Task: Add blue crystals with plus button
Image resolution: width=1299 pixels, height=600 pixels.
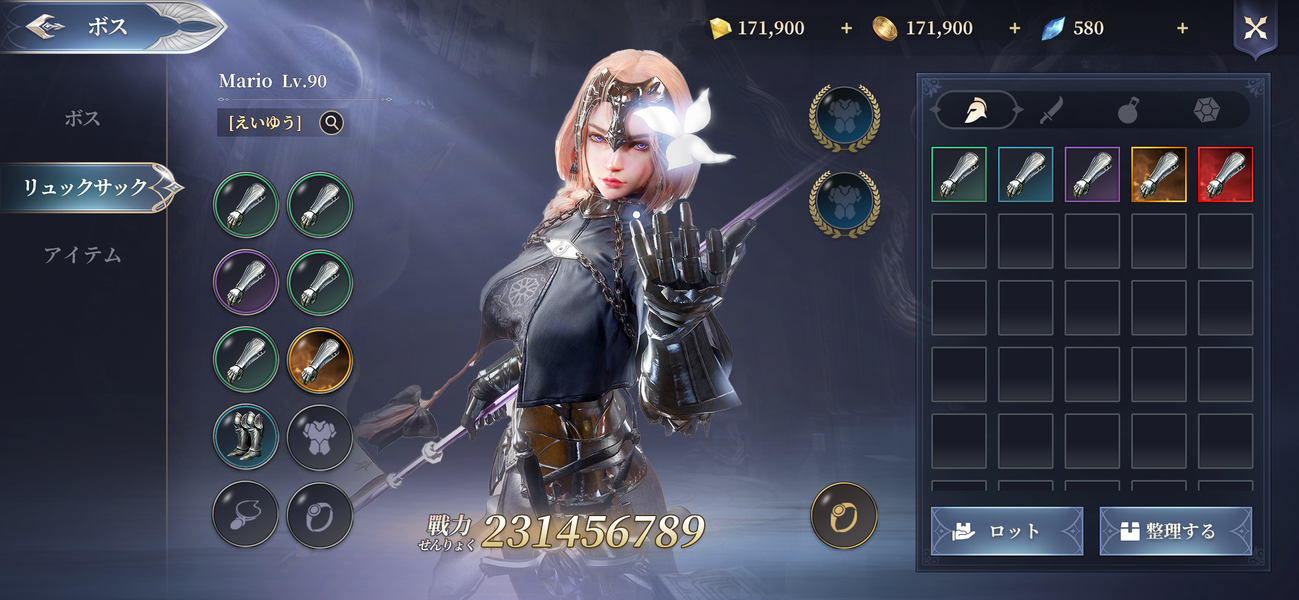Action: tap(1182, 28)
